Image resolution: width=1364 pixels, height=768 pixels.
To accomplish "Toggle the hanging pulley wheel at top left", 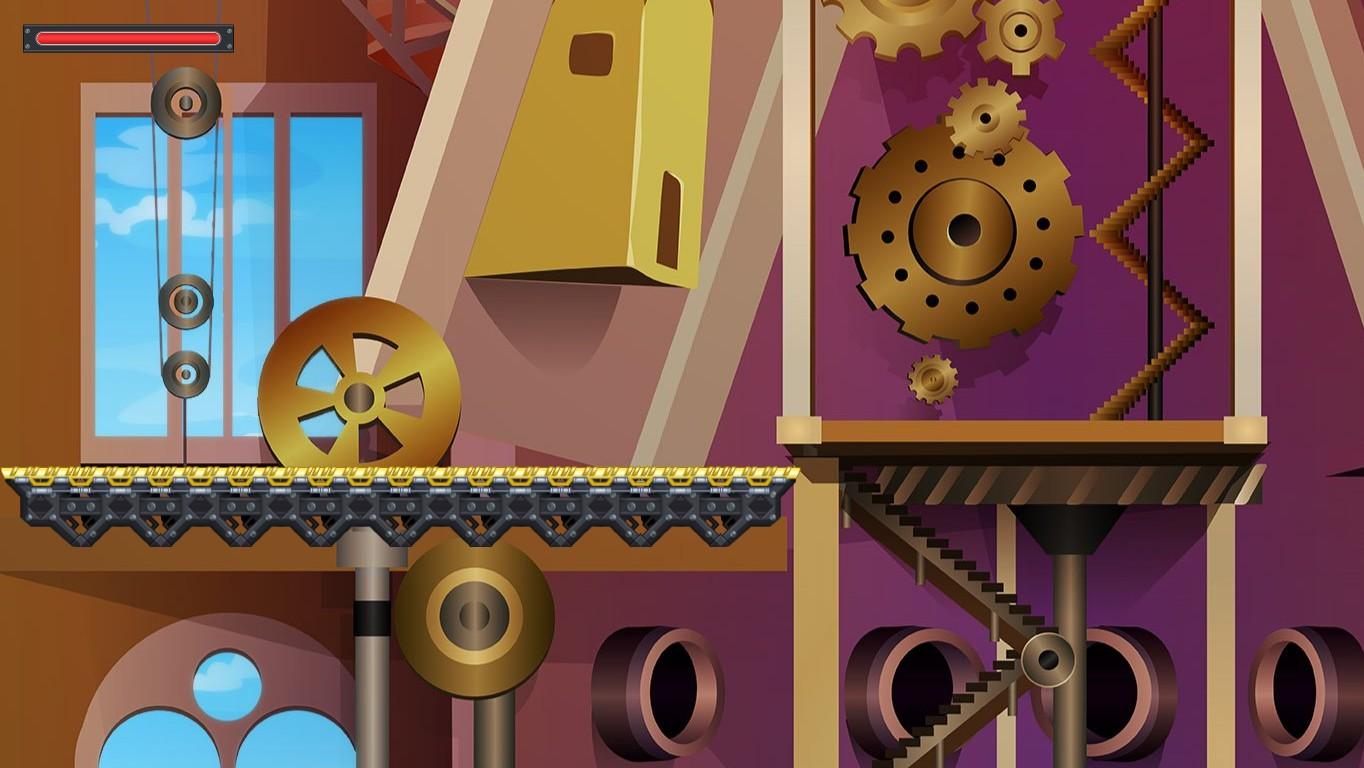I will pyautogui.click(x=183, y=103).
